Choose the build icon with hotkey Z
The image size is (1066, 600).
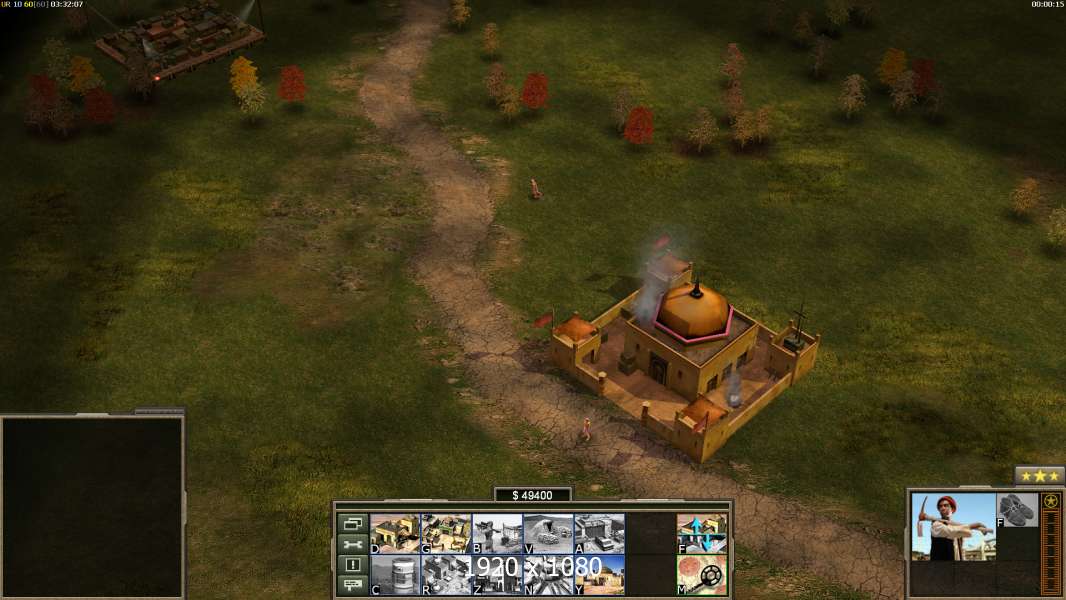(x=497, y=575)
